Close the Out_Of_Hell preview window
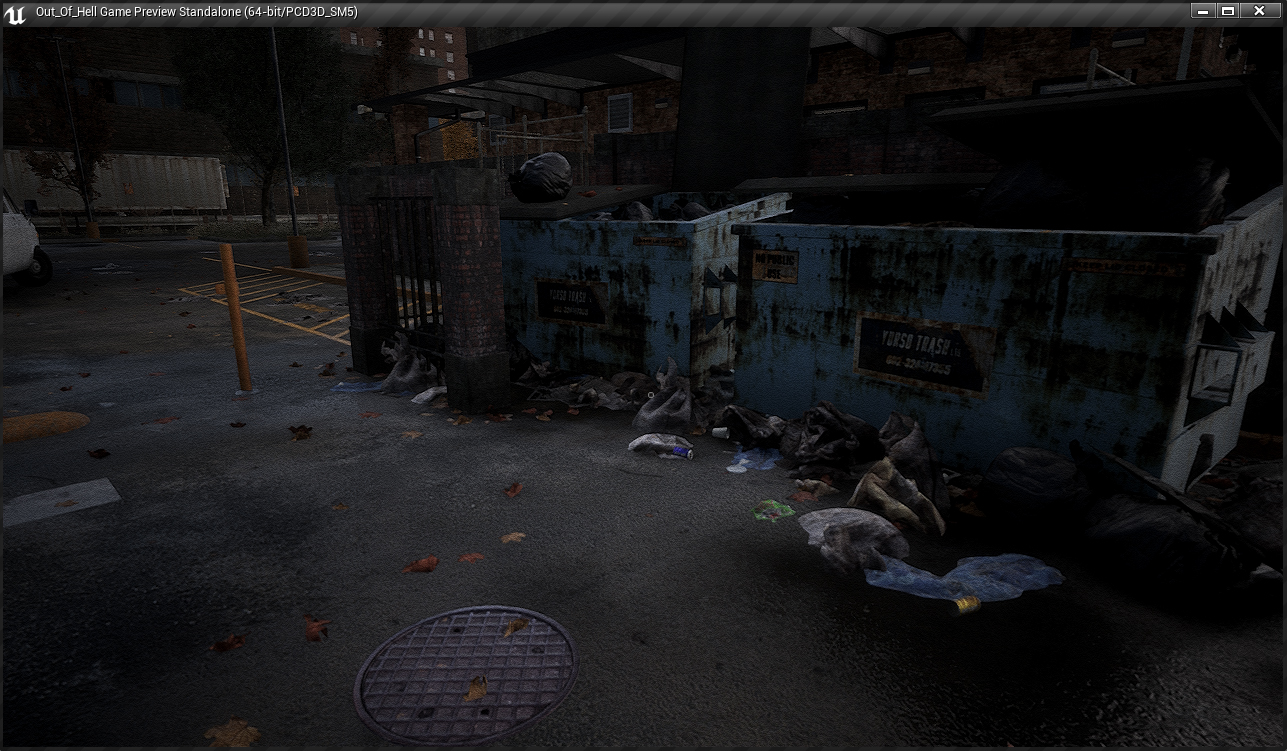 click(1258, 11)
